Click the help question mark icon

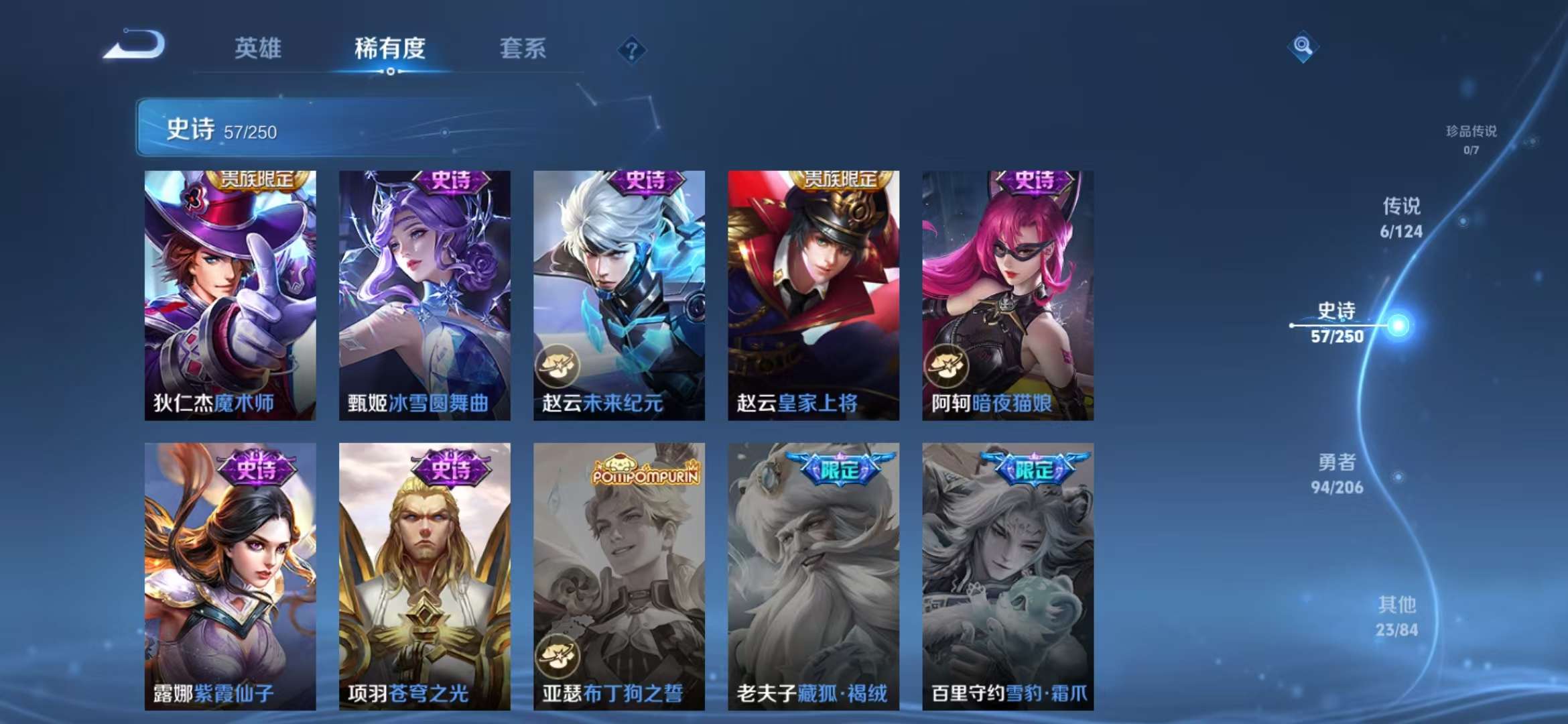631,48
